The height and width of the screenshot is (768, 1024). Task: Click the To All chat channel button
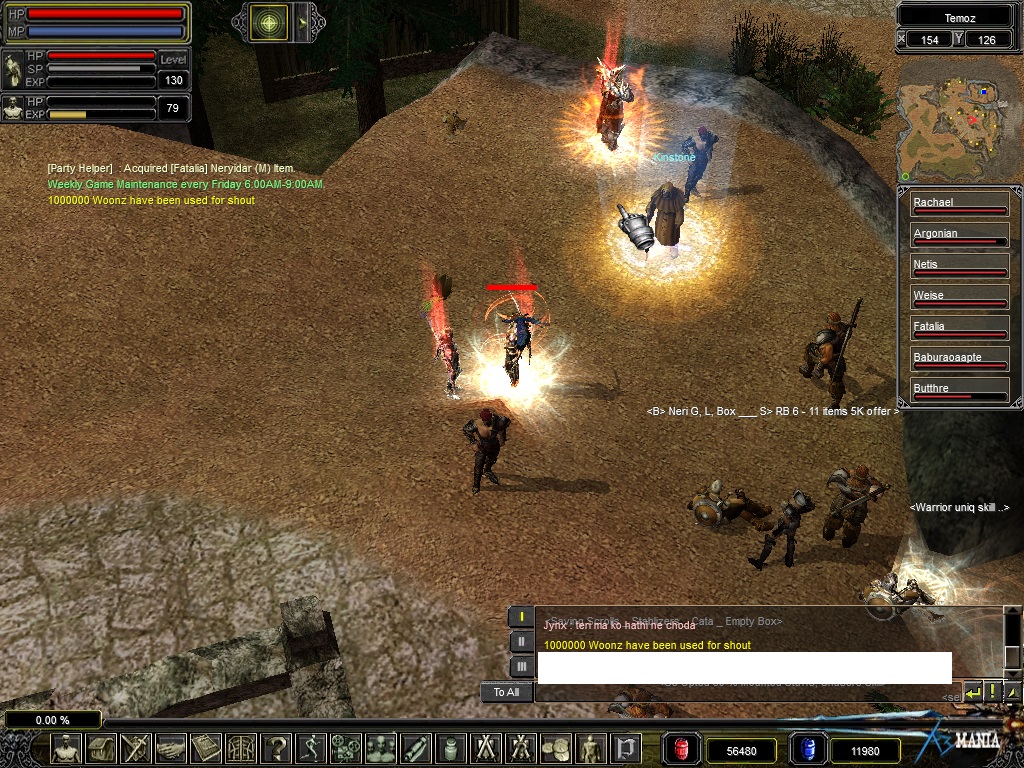(506, 692)
